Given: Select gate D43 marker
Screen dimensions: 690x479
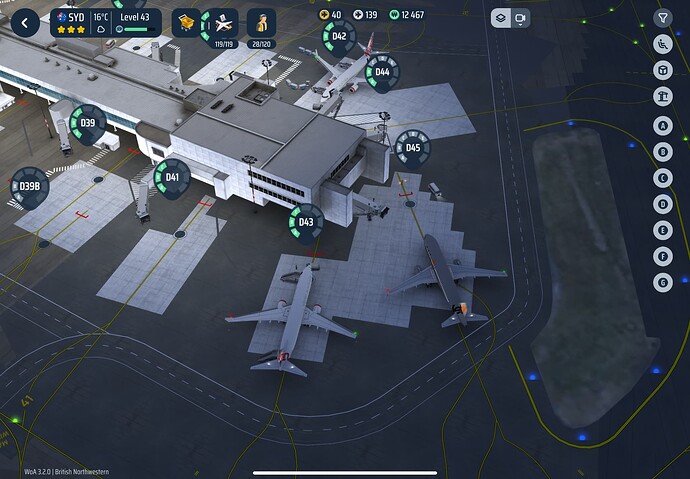Looking at the screenshot, I should (x=306, y=222).
